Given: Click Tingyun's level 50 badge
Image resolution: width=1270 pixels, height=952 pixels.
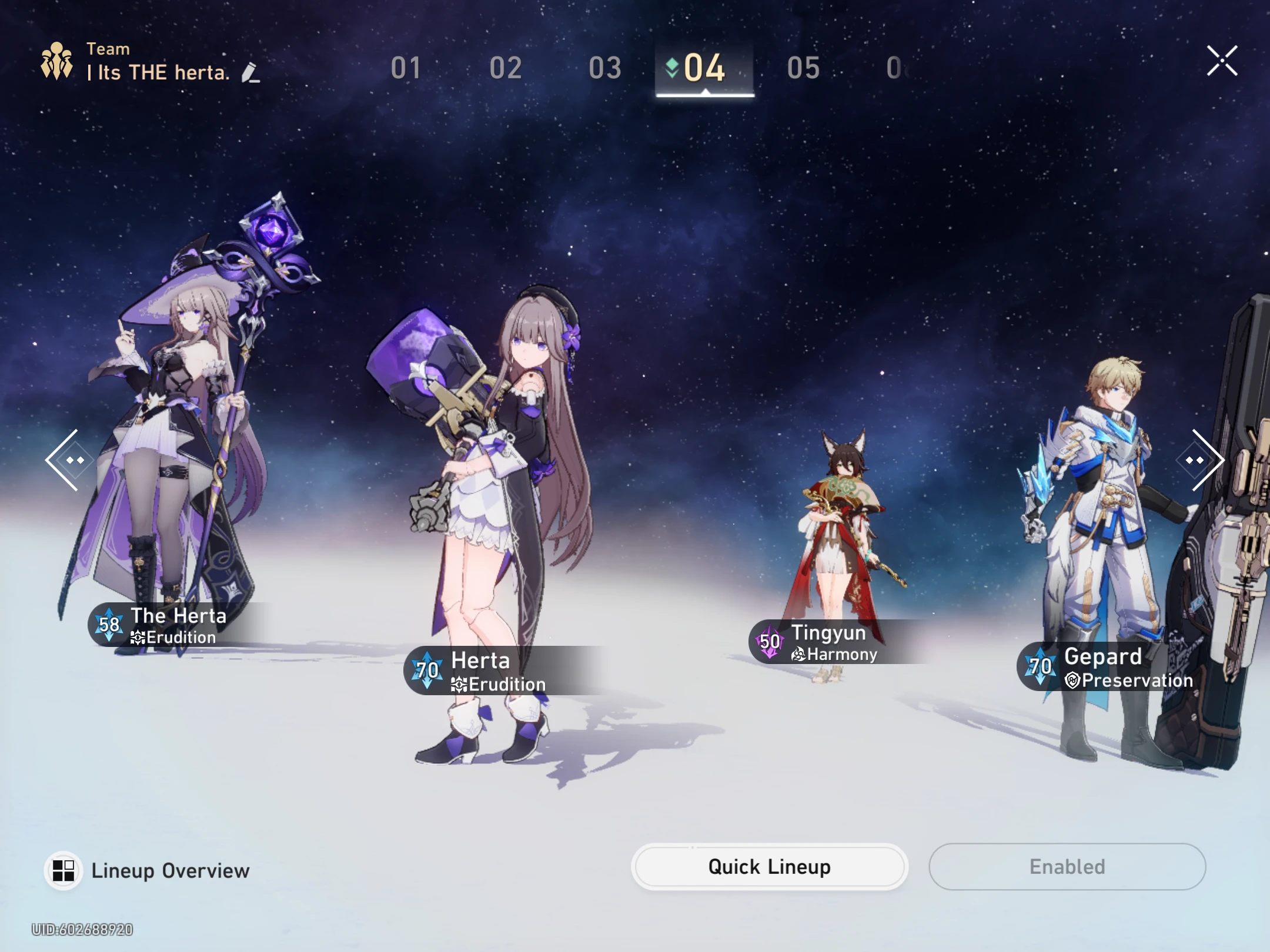Looking at the screenshot, I should click(x=771, y=641).
